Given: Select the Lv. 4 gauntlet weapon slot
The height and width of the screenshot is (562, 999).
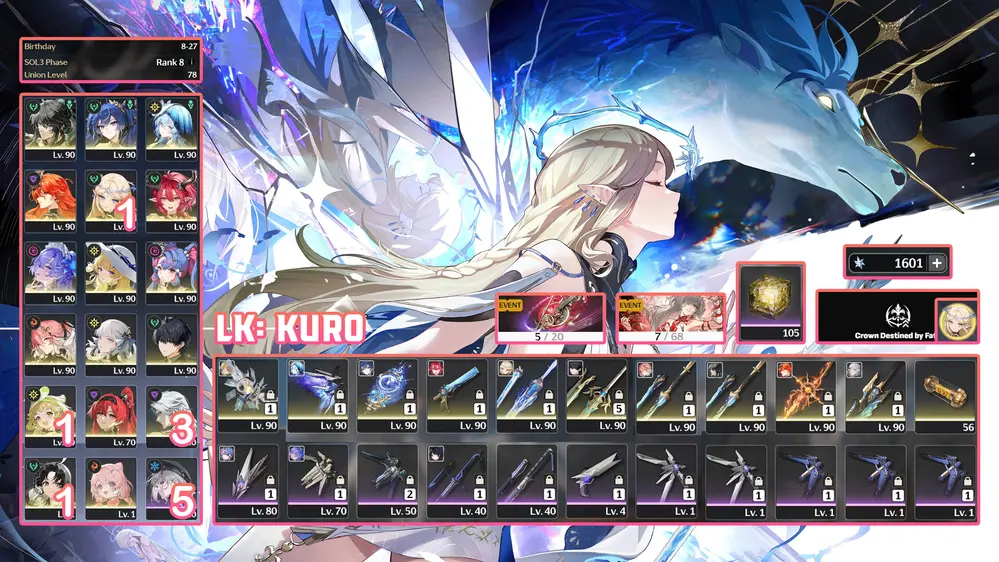Looking at the screenshot, I should [596, 480].
